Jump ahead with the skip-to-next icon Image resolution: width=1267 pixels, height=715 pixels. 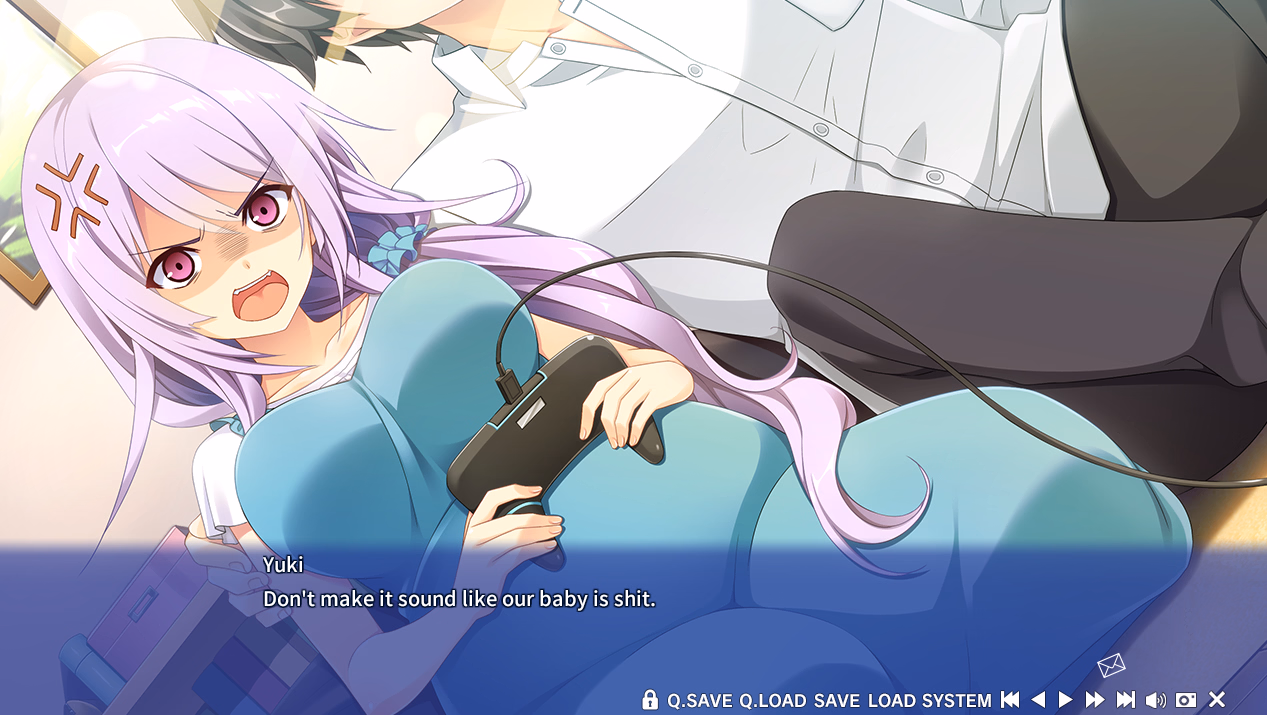(x=1126, y=700)
